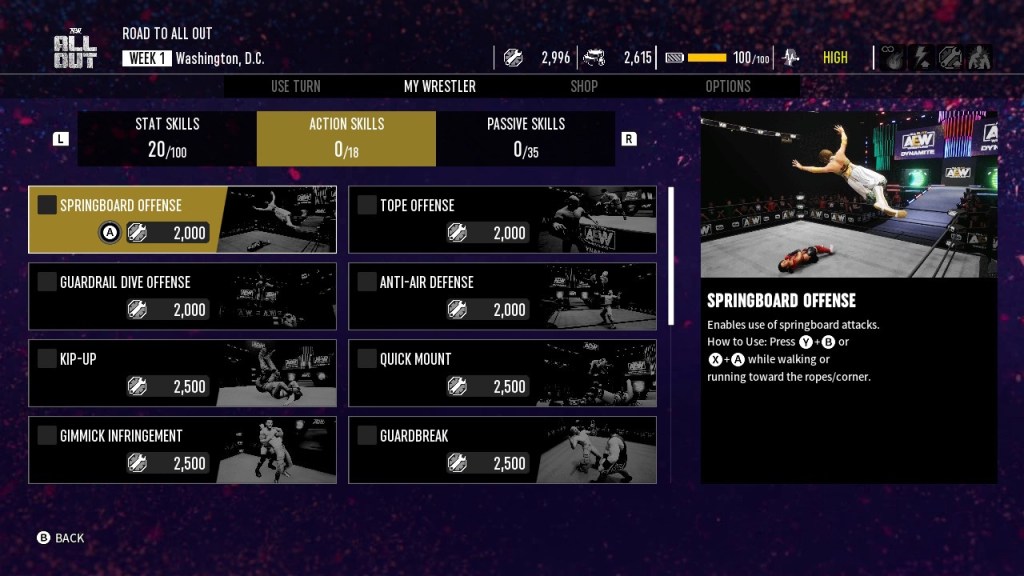
Task: Select the Springboard Offense skill
Action: [x=182, y=219]
